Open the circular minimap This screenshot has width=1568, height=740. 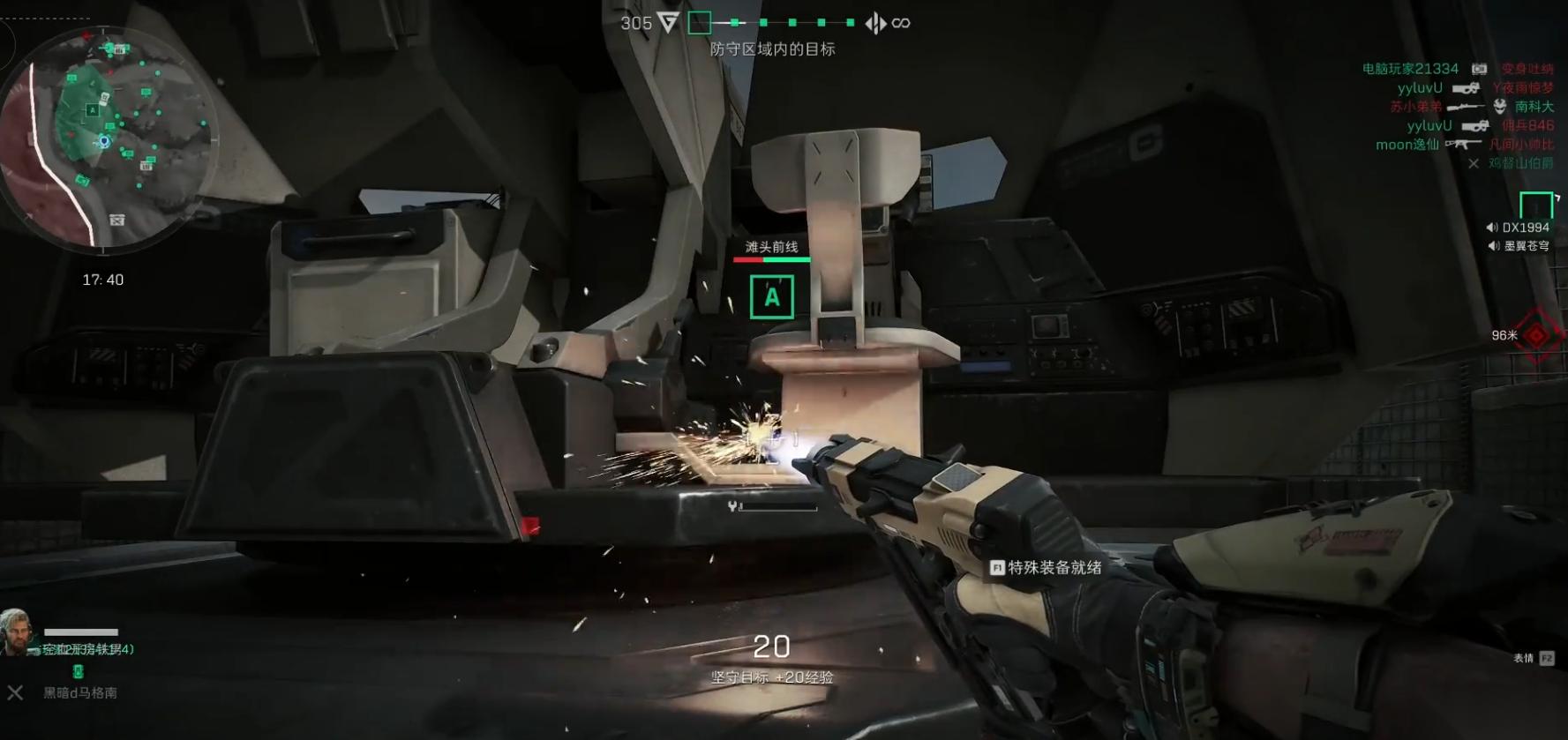pos(108,137)
